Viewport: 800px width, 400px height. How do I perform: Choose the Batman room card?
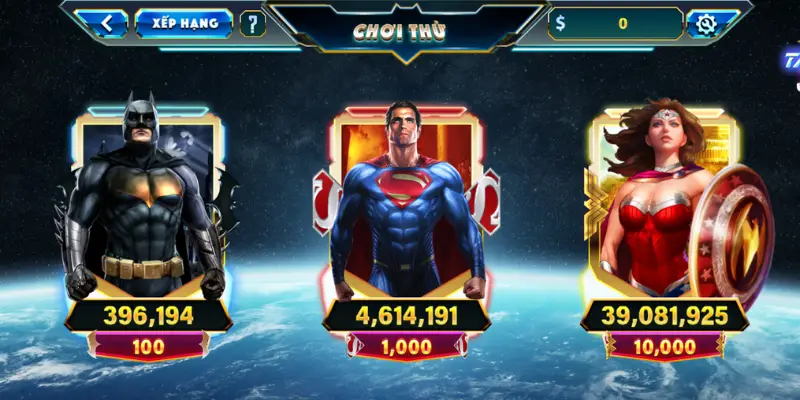pos(148,200)
